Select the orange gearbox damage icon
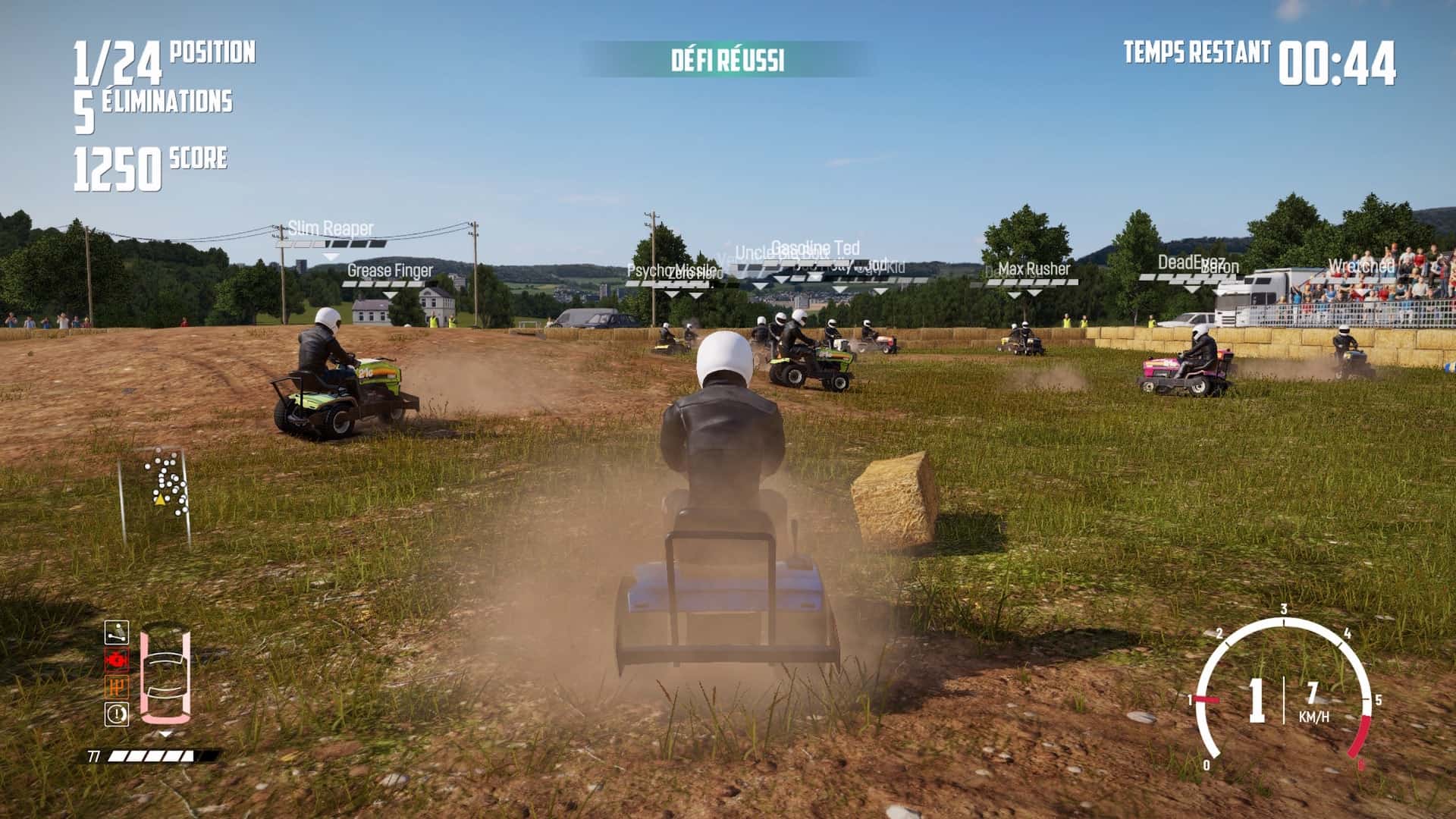 [x=117, y=687]
